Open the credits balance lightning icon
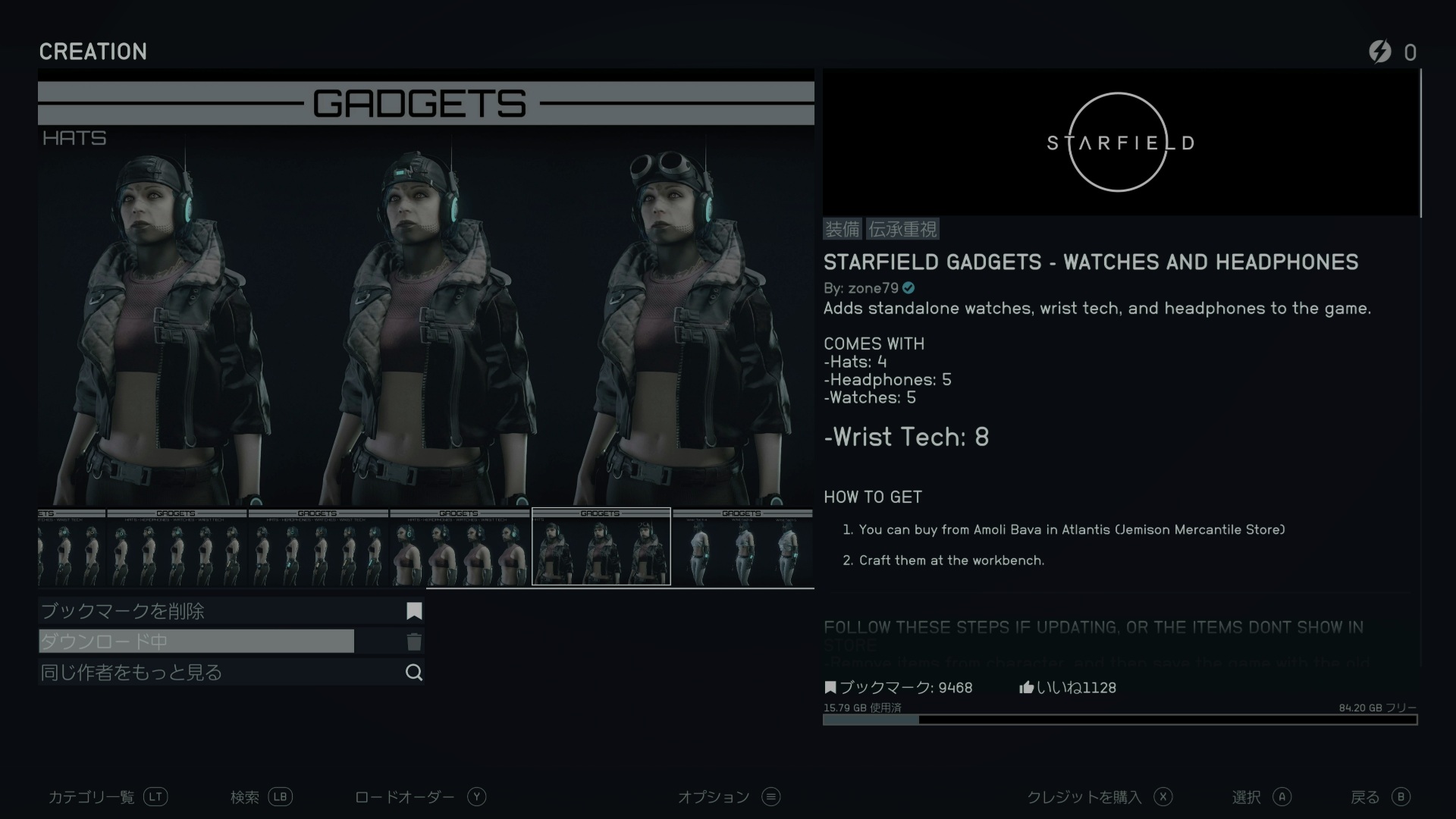The height and width of the screenshot is (819, 1456). [x=1380, y=52]
